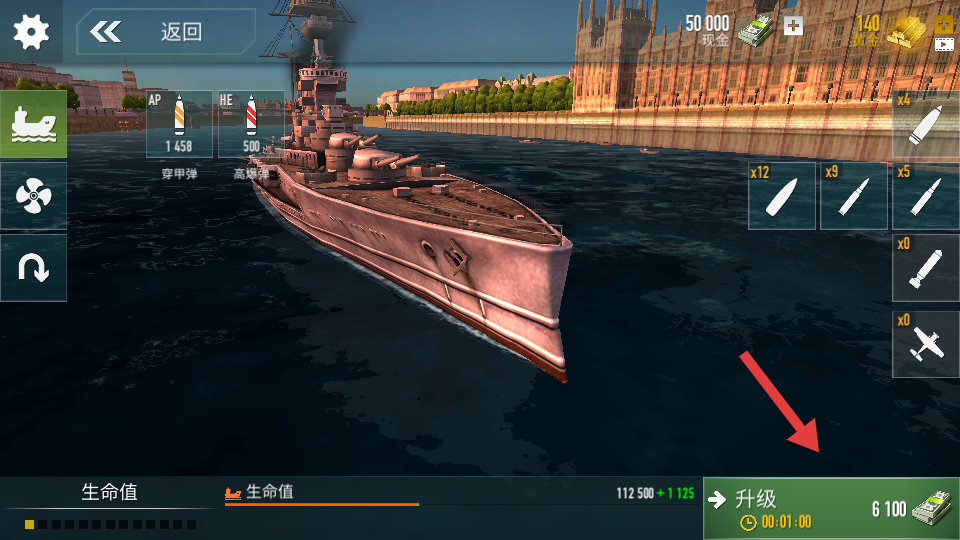Add more cash with the plus button
Viewport: 960px width, 540px height.
pyautogui.click(x=793, y=26)
